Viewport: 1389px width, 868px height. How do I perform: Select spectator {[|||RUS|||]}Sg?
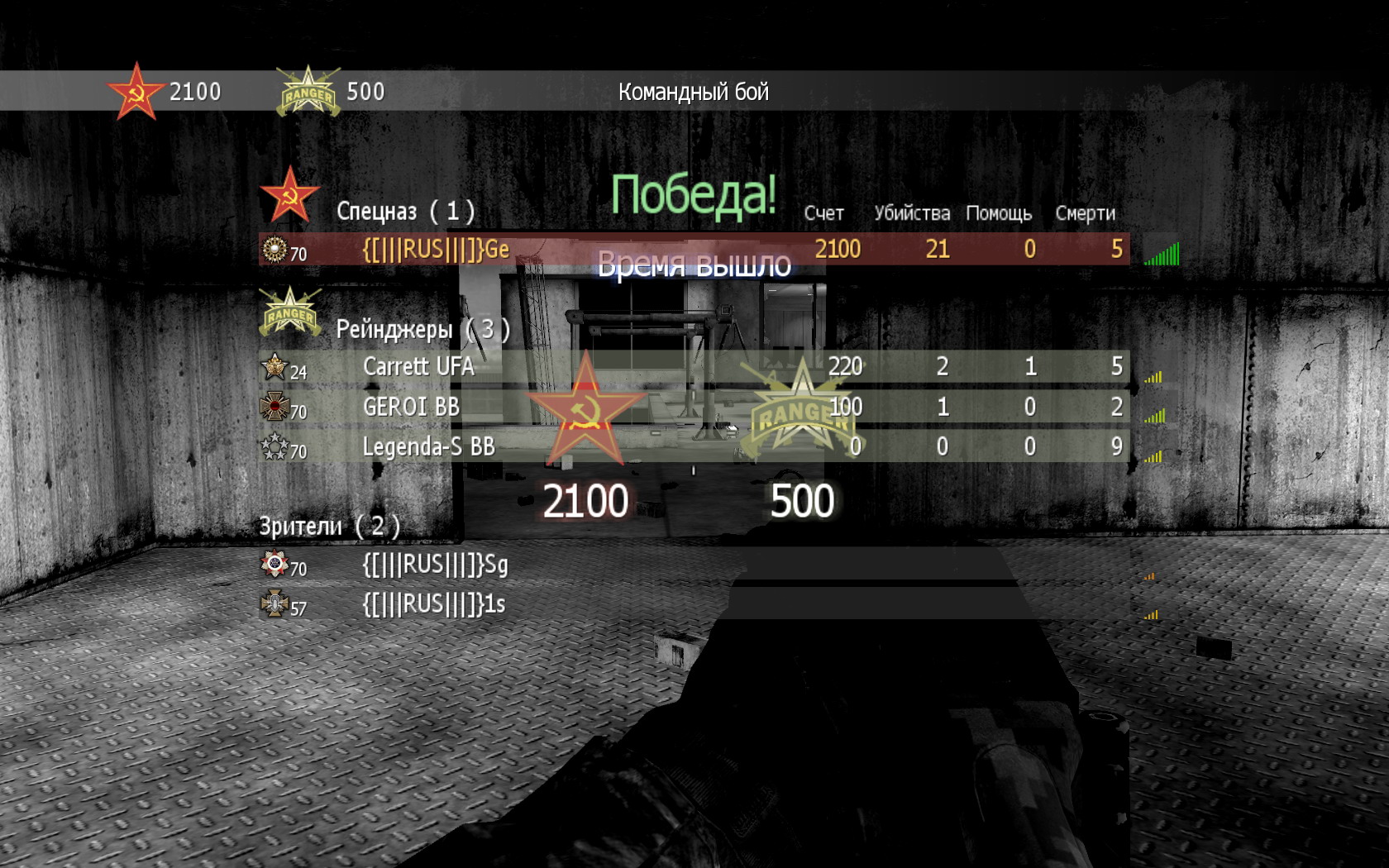[435, 565]
